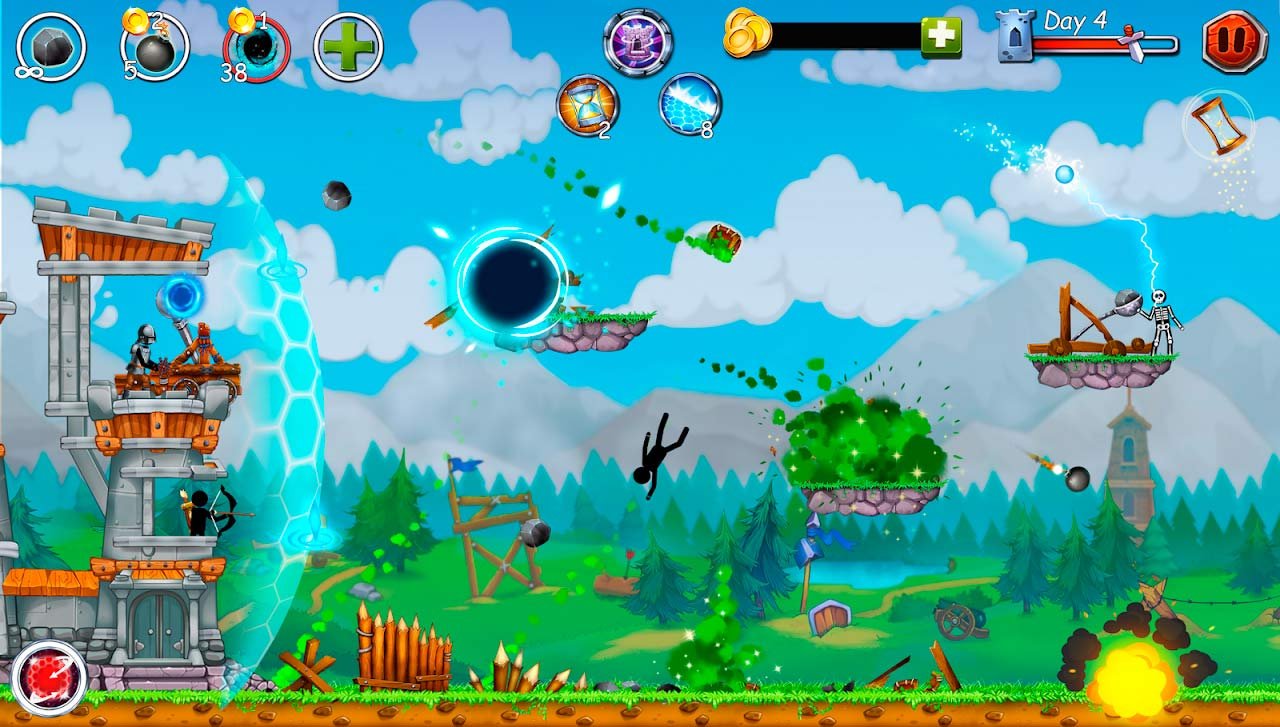Select the stone ammo with infinite supply
Screen dimensions: 1280x727
point(51,47)
